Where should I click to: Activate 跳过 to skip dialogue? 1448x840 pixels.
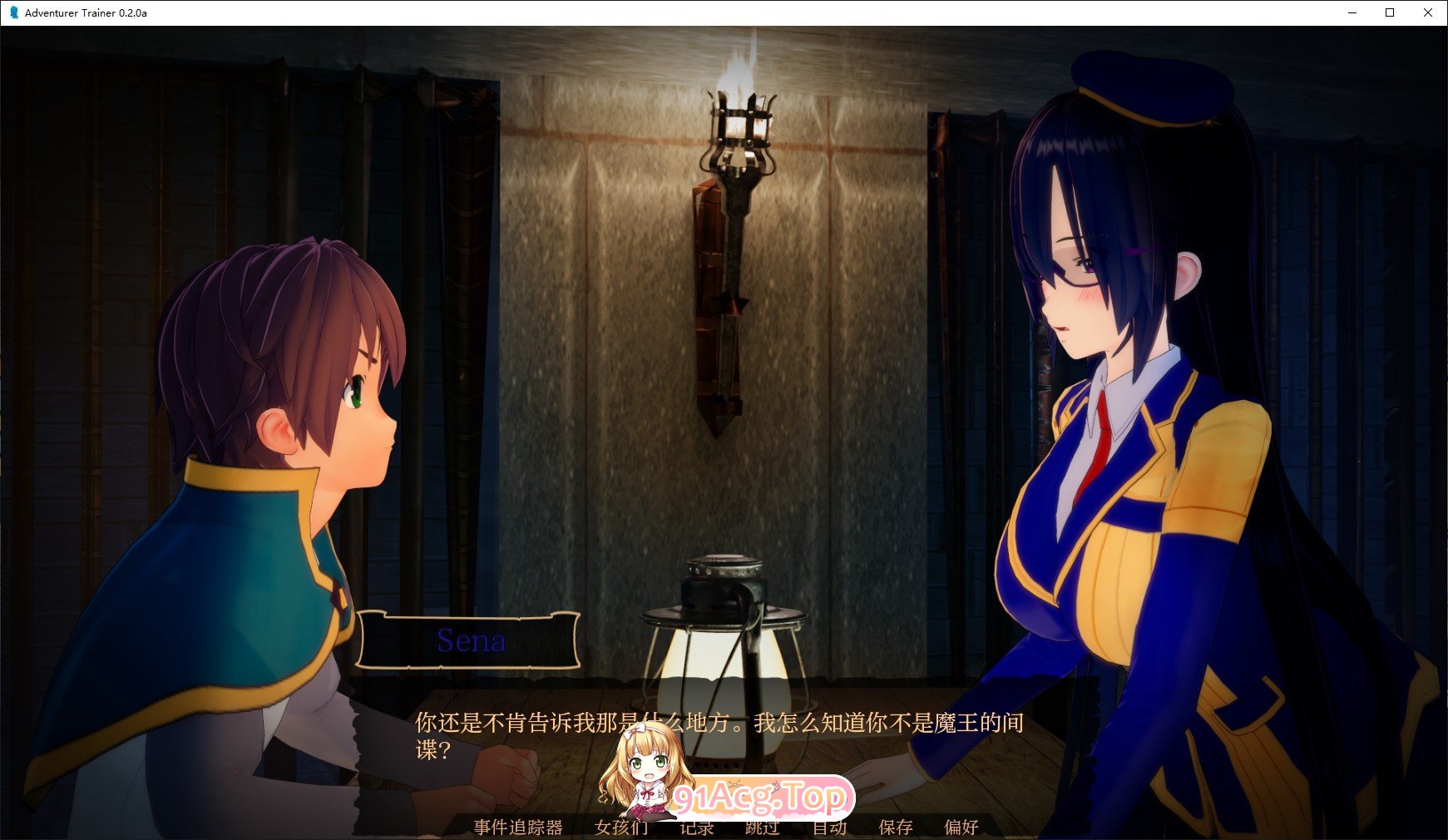(763, 828)
